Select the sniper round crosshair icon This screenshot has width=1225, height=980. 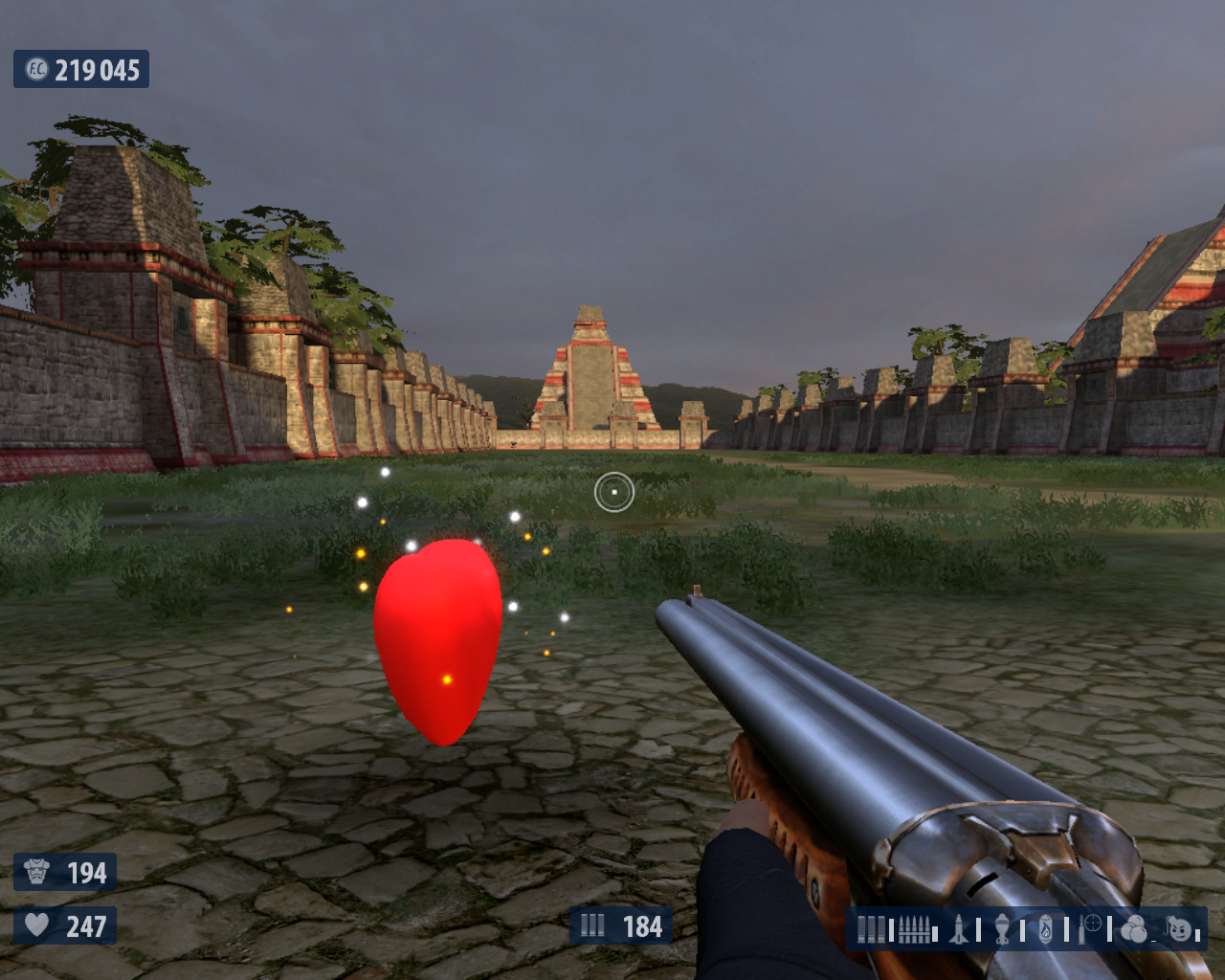[x=1090, y=927]
